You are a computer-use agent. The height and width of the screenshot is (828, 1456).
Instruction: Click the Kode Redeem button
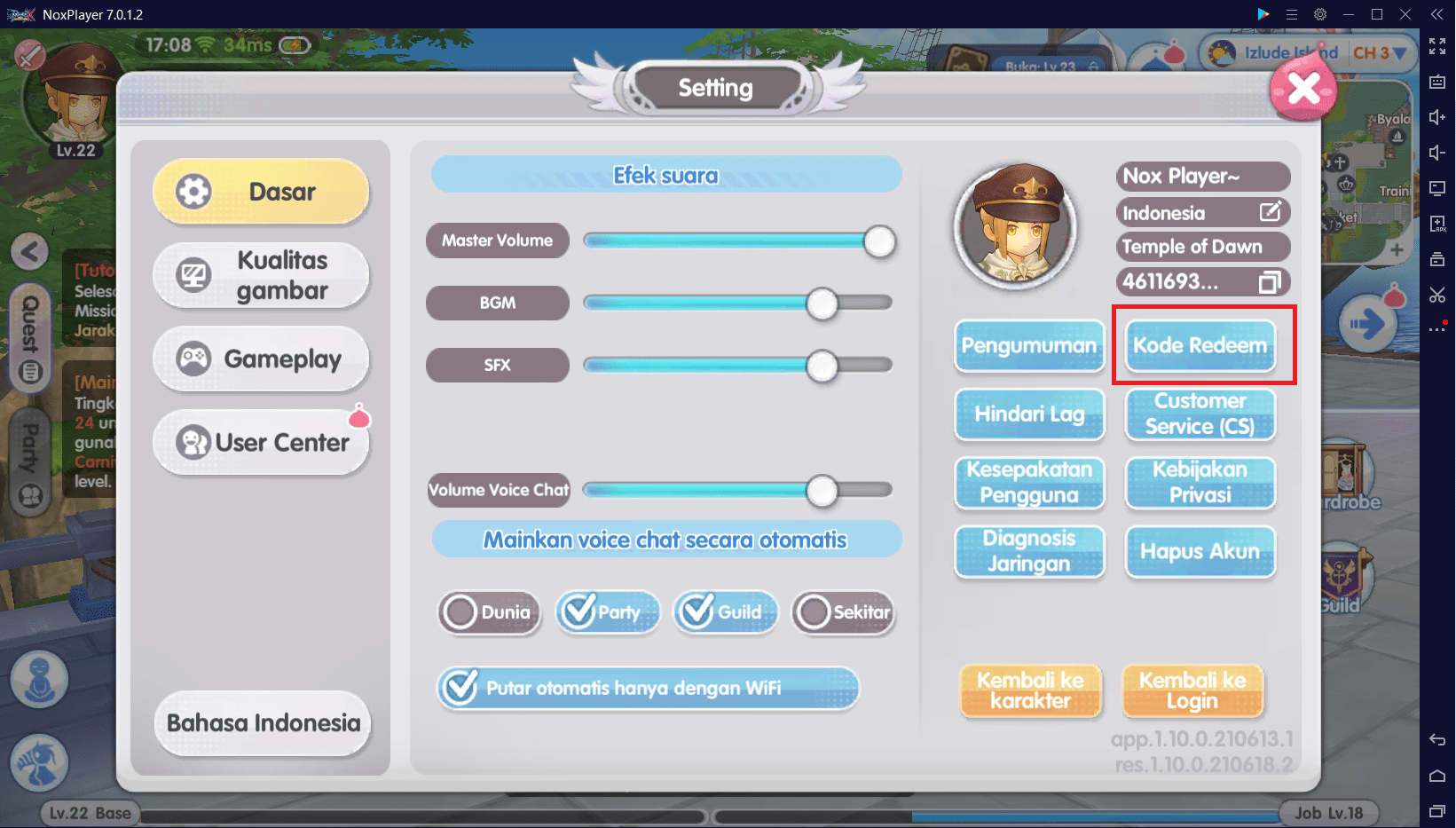click(1200, 345)
